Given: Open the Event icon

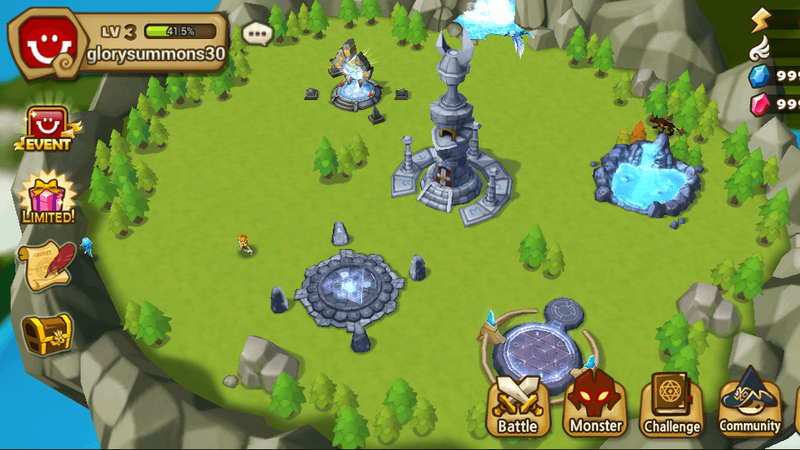Looking at the screenshot, I should (x=46, y=129).
